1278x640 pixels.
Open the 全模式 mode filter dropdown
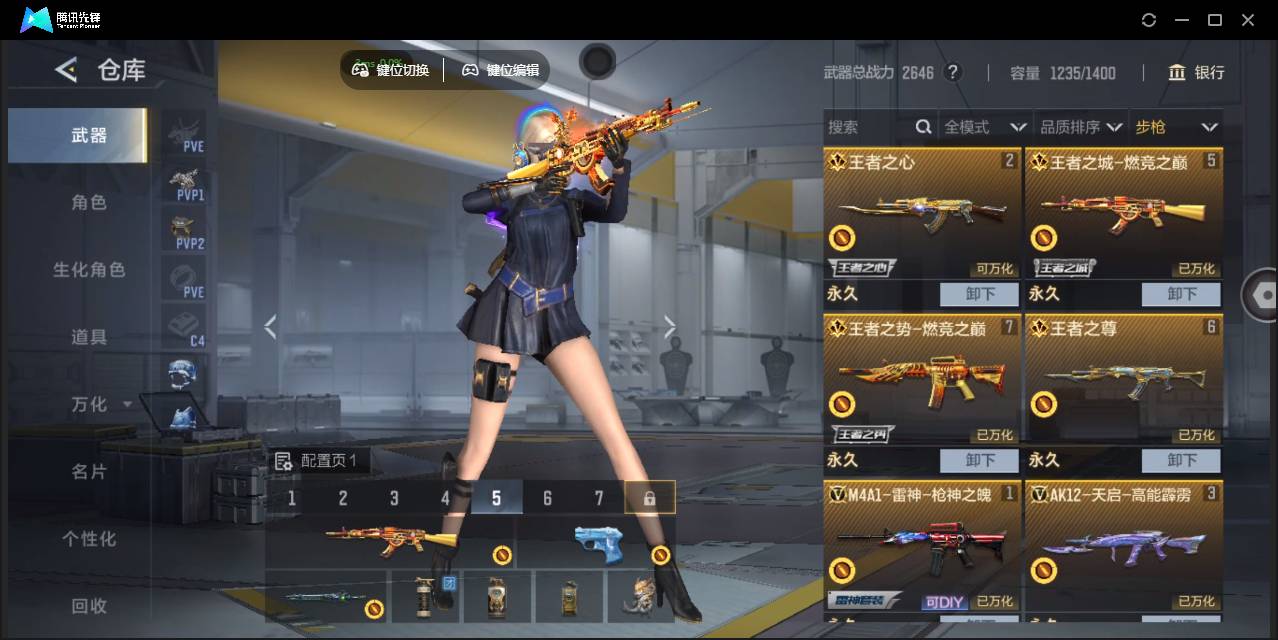click(985, 127)
